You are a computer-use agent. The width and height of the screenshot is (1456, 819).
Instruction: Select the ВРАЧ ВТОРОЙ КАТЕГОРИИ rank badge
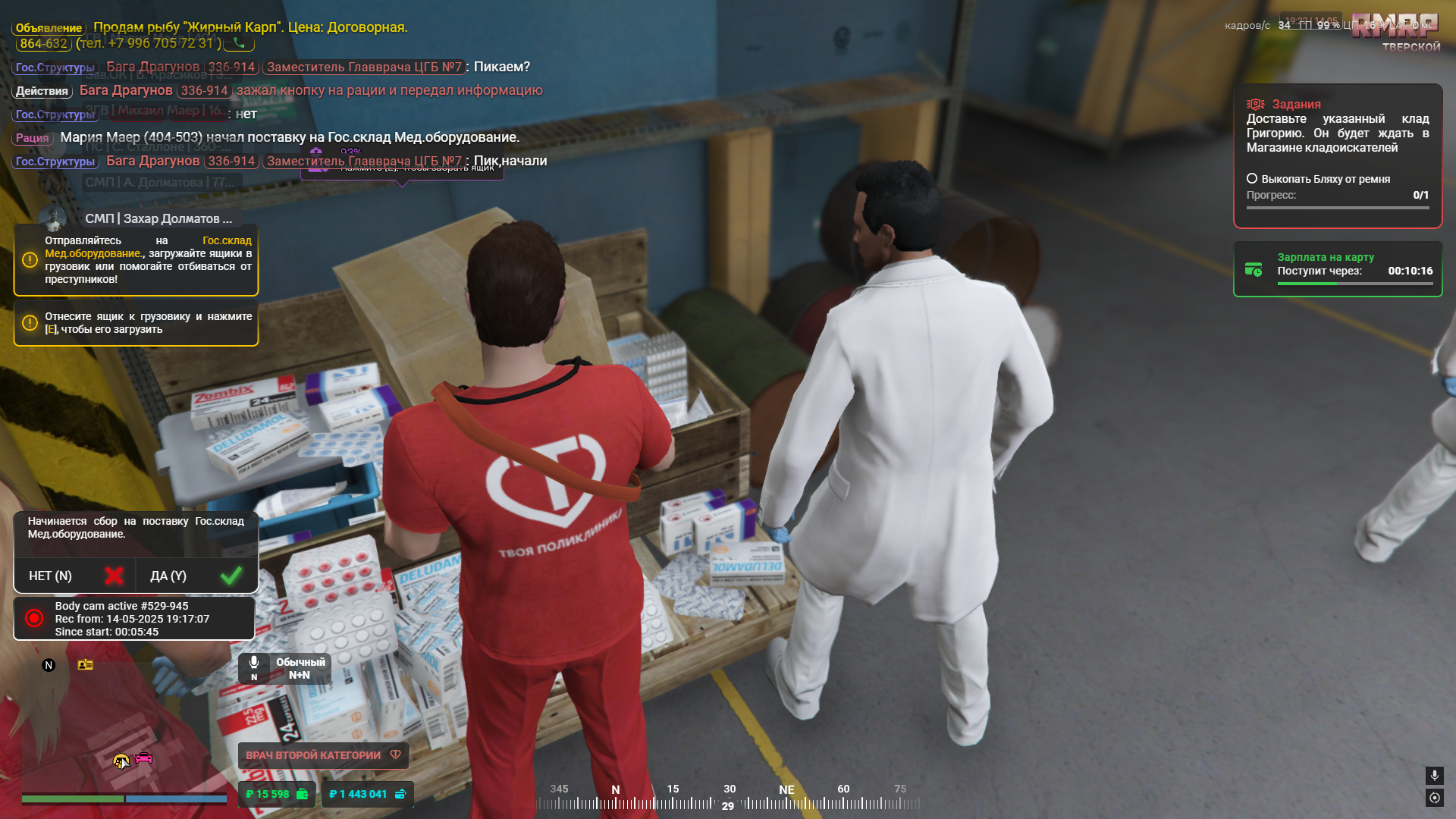(x=323, y=755)
